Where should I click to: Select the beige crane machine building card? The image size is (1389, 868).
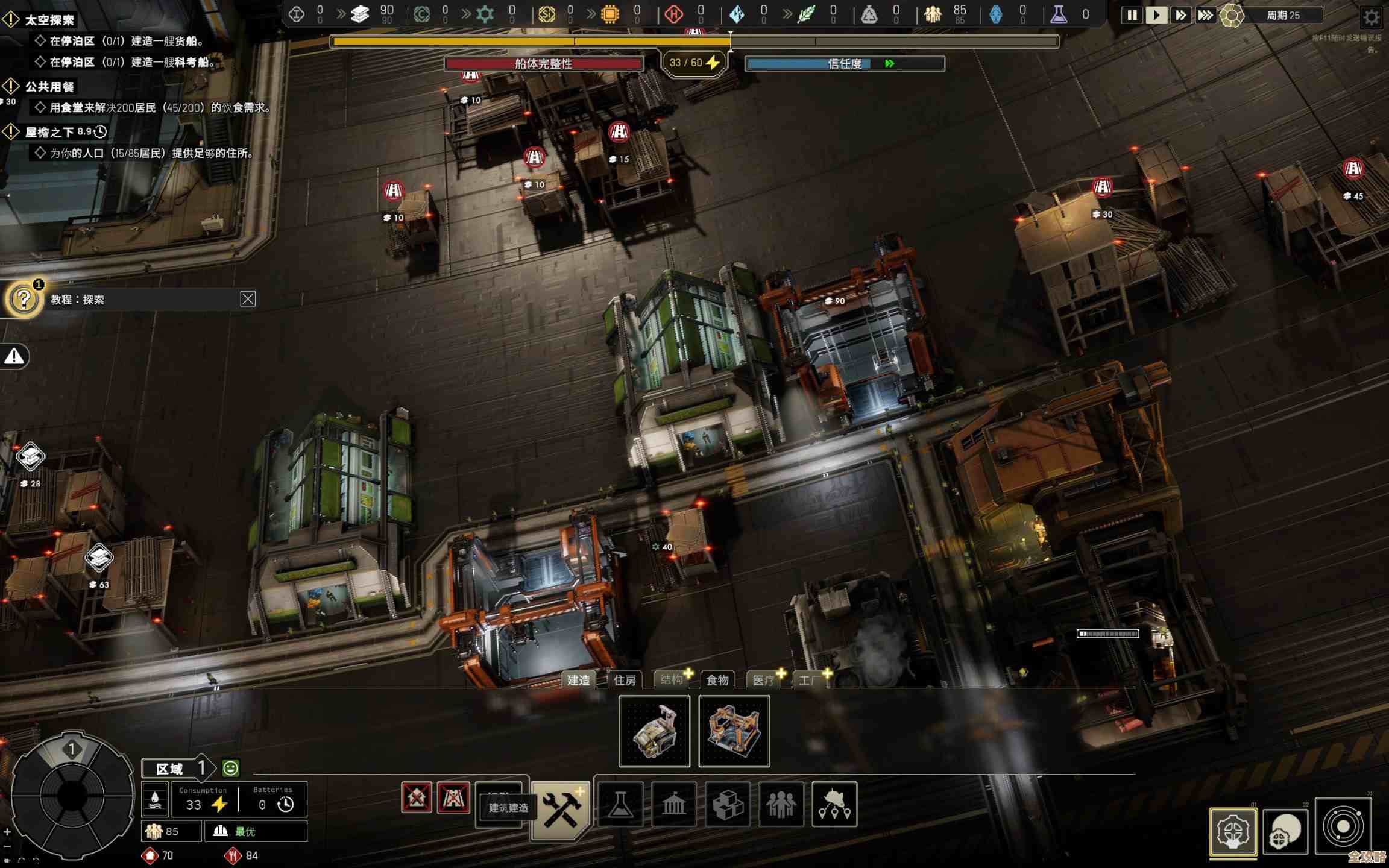coord(654,731)
